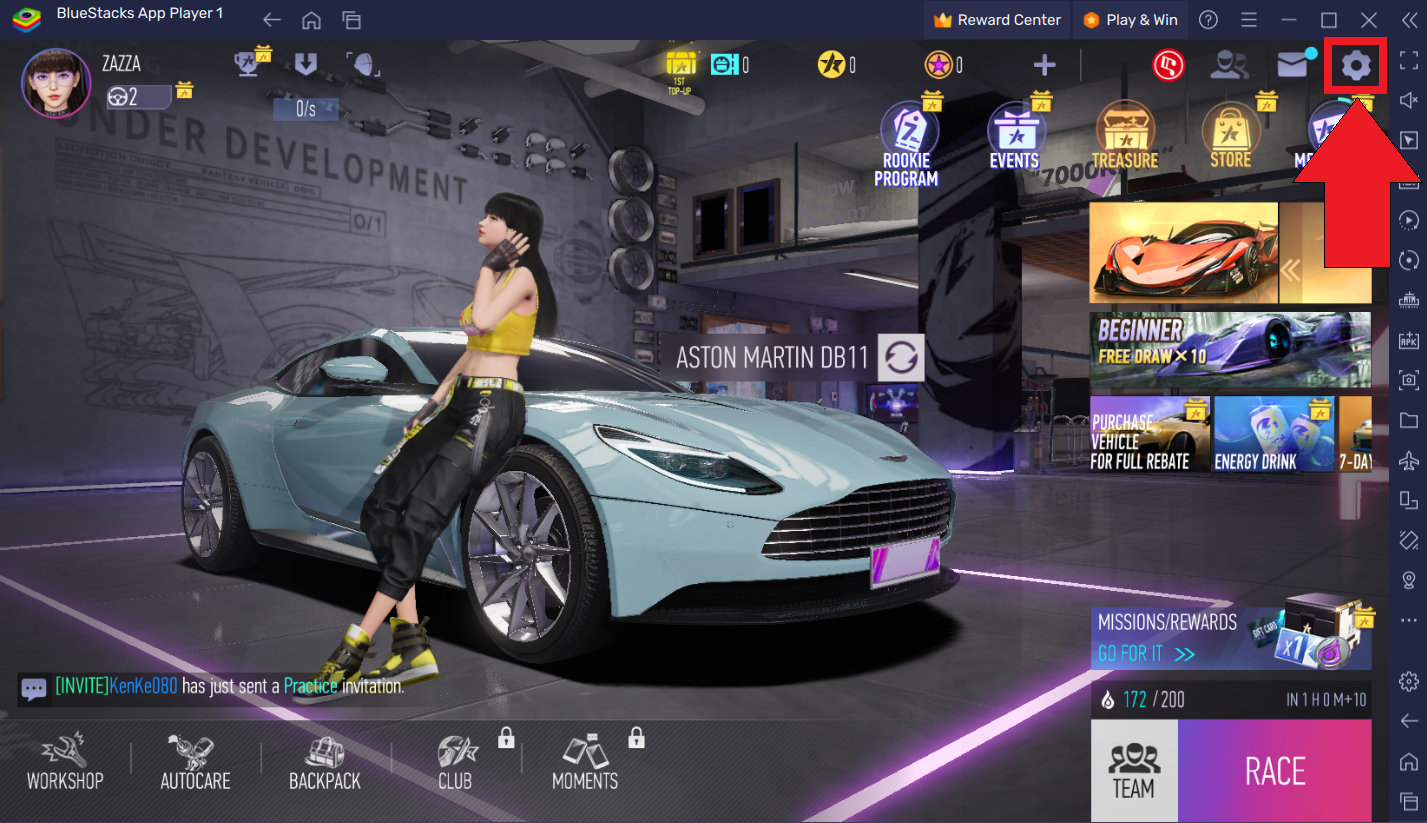
Task: Switch to the Team tab
Action: coord(1133,770)
